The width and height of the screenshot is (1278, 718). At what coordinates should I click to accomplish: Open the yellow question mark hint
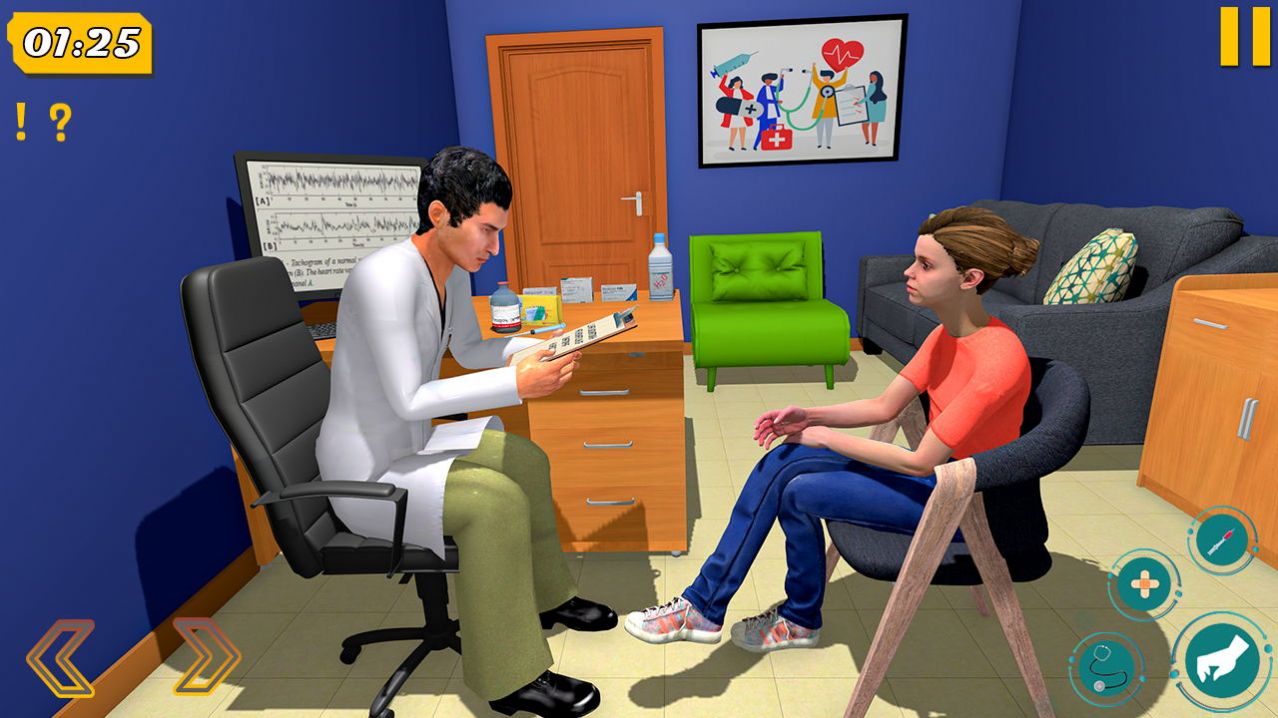pyautogui.click(x=60, y=122)
